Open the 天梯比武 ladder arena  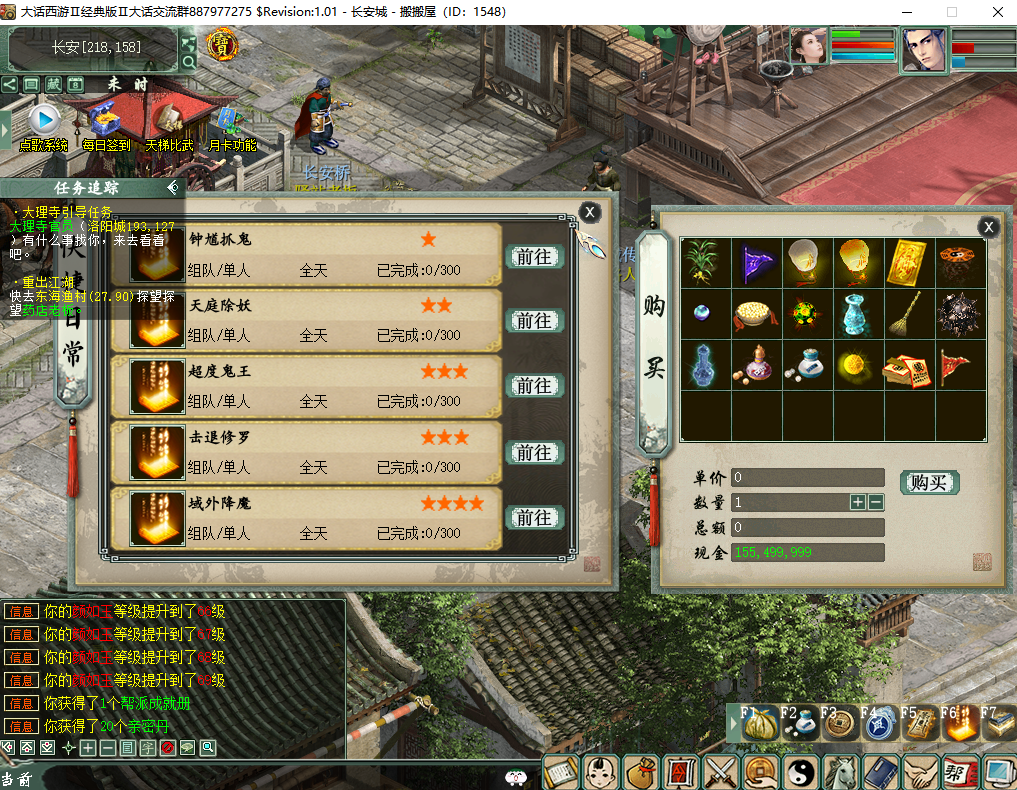coord(168,124)
